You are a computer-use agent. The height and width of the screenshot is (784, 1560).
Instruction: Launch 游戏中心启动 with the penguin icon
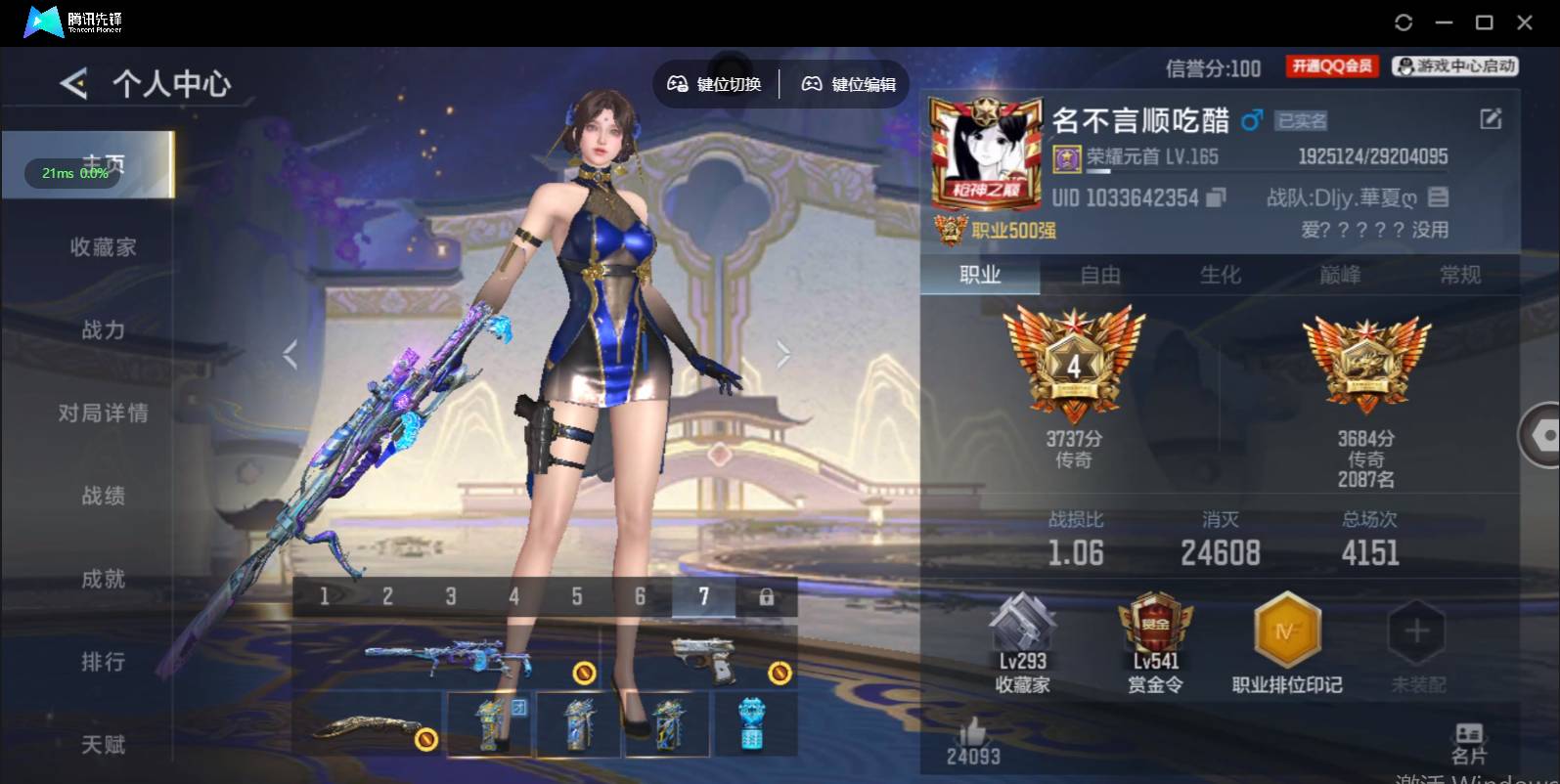point(1454,66)
